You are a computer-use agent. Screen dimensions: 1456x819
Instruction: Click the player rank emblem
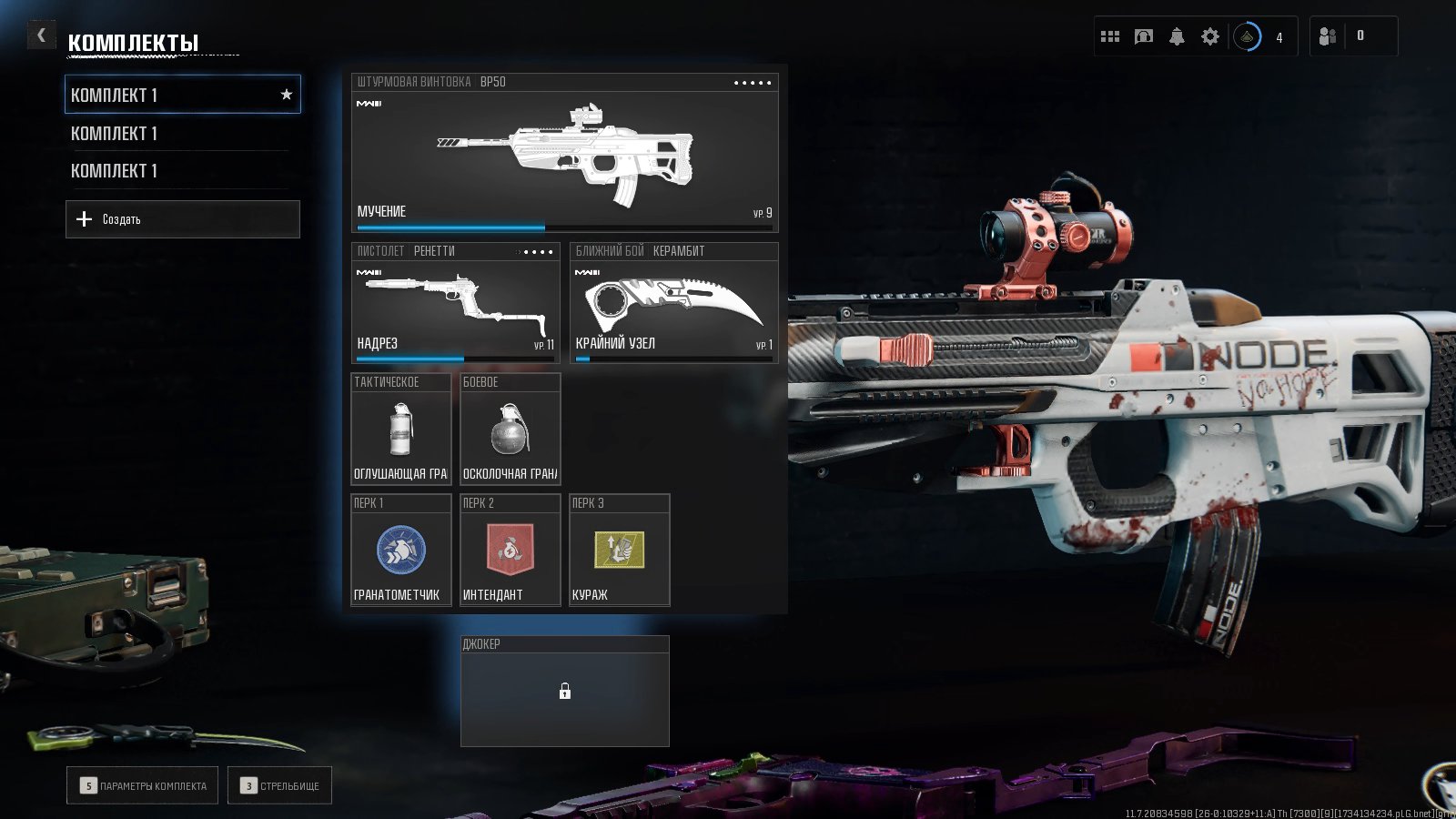pos(1248,37)
